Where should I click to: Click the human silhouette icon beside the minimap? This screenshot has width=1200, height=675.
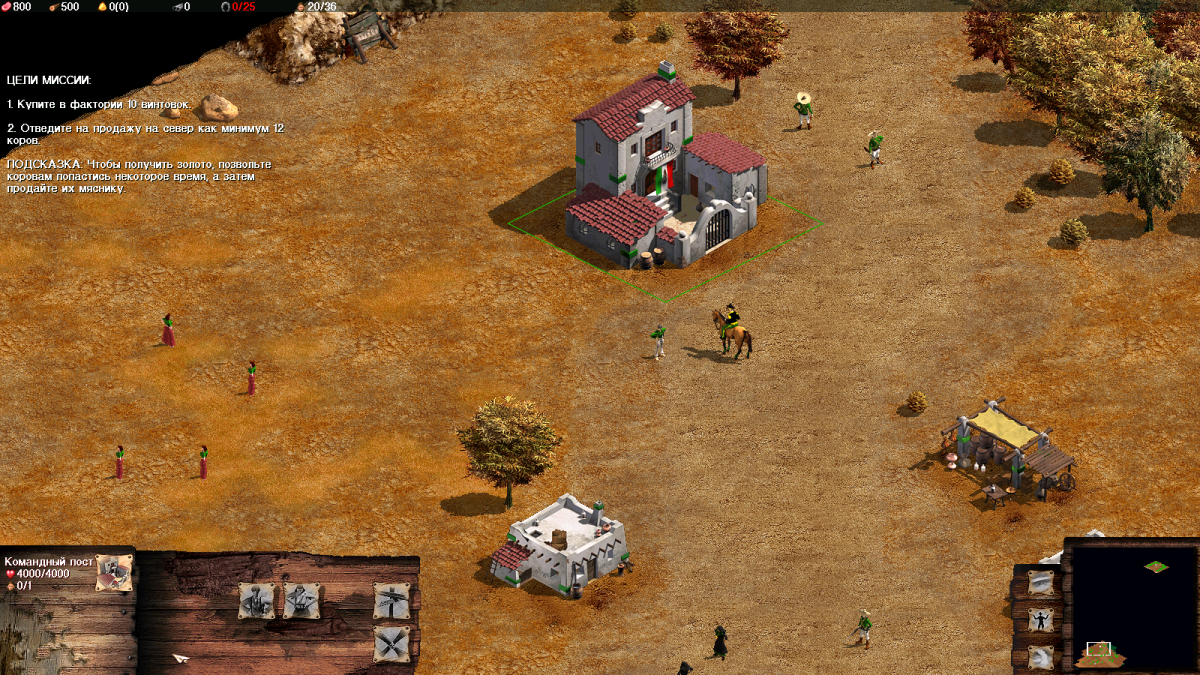[1041, 619]
